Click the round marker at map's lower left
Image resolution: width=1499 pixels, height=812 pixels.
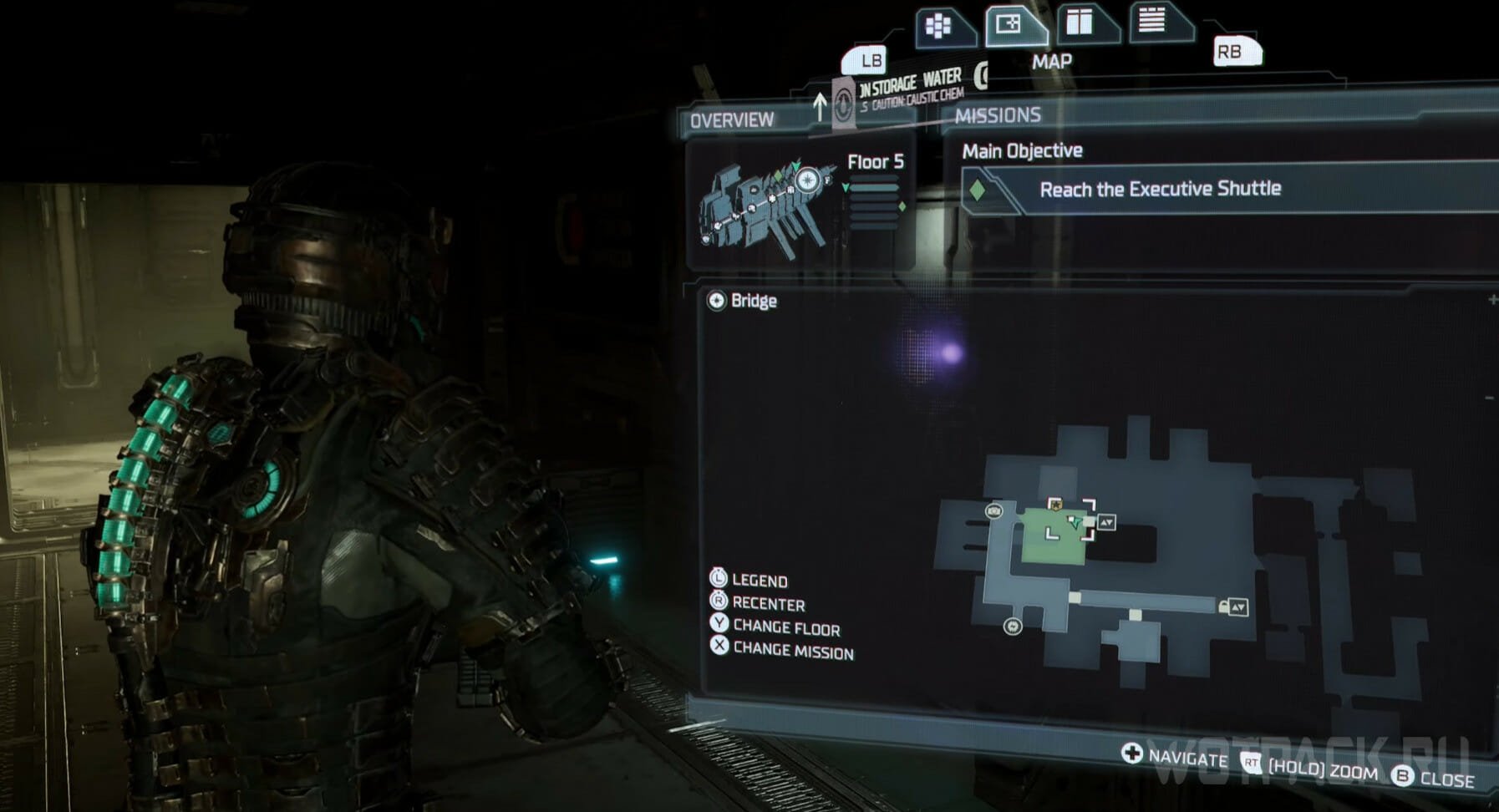[1013, 627]
